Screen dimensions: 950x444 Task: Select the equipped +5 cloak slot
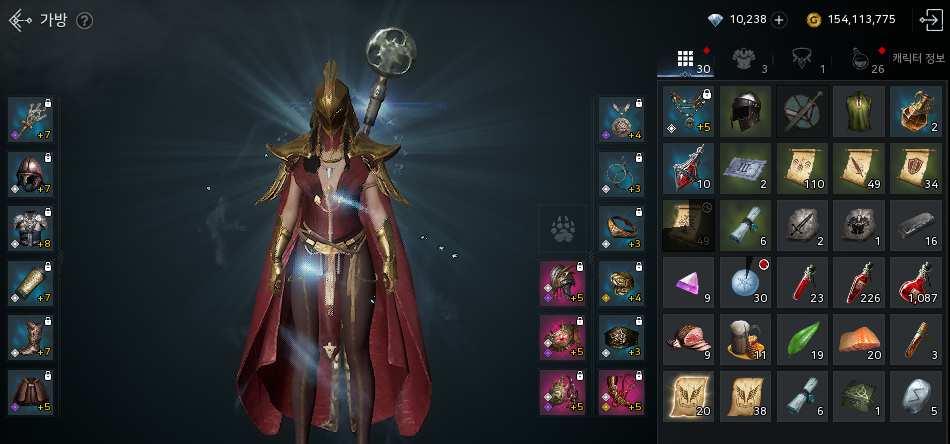click(x=31, y=391)
